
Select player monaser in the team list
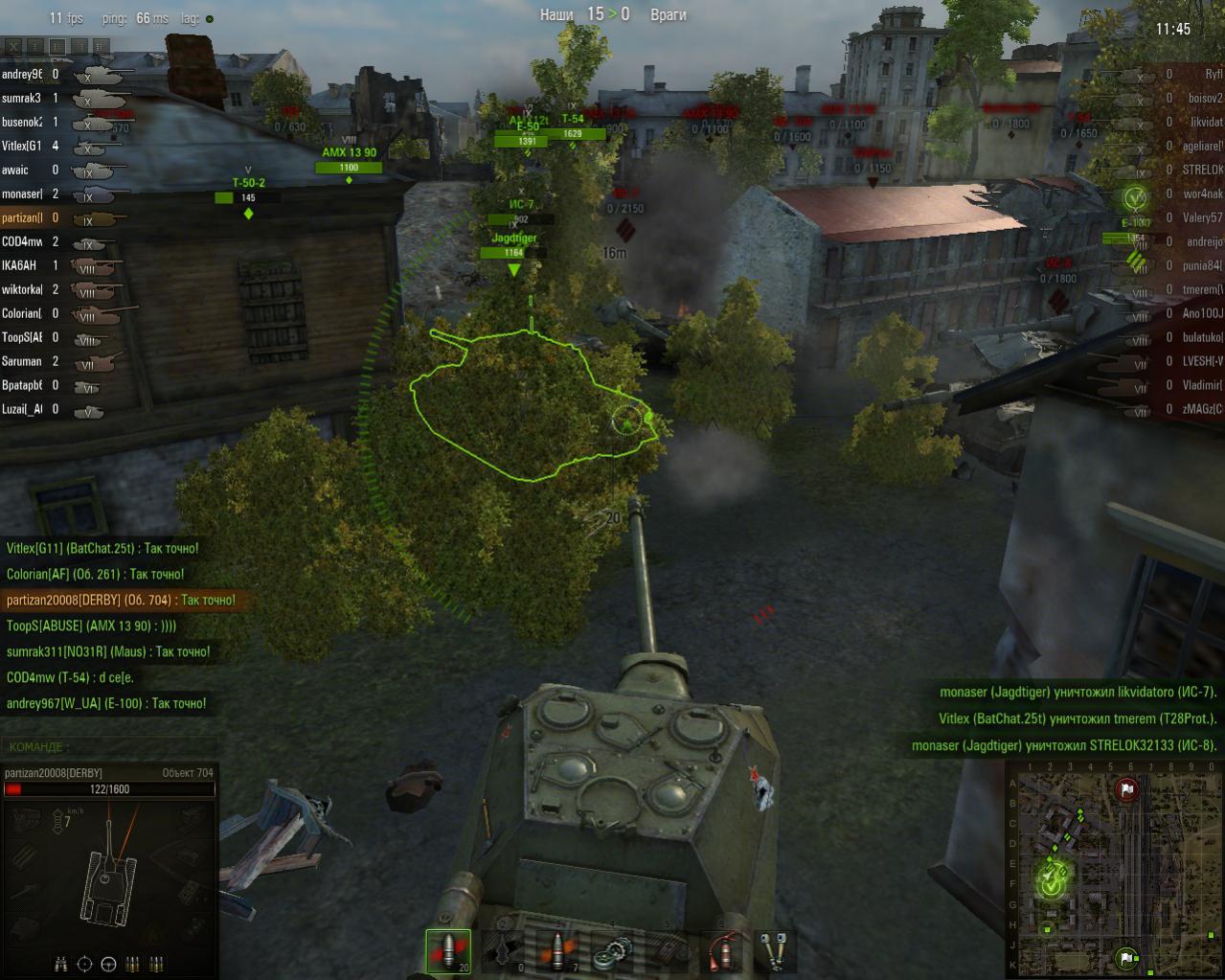pyautogui.click(x=22, y=194)
